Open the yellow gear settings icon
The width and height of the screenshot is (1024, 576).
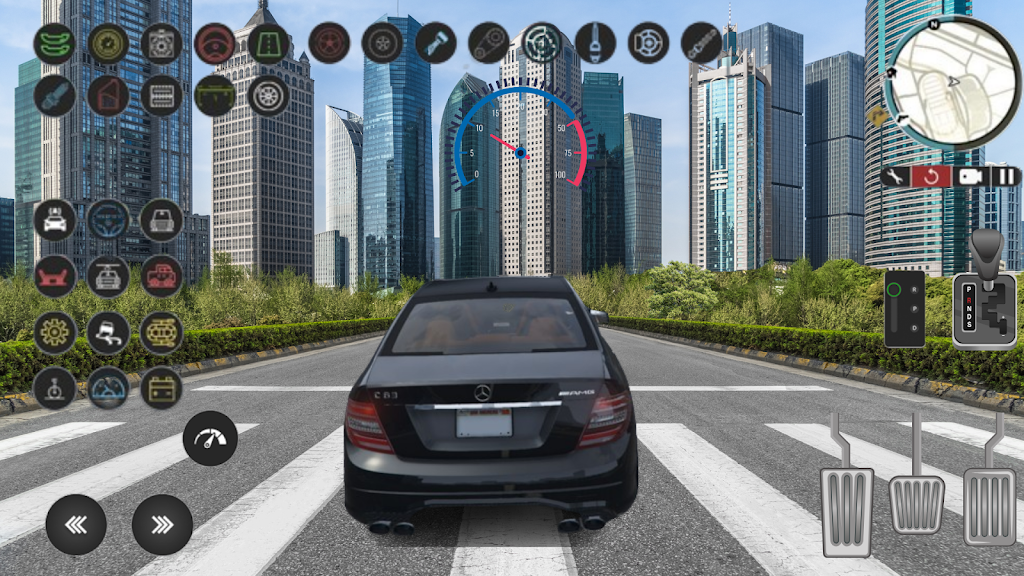[x=55, y=333]
